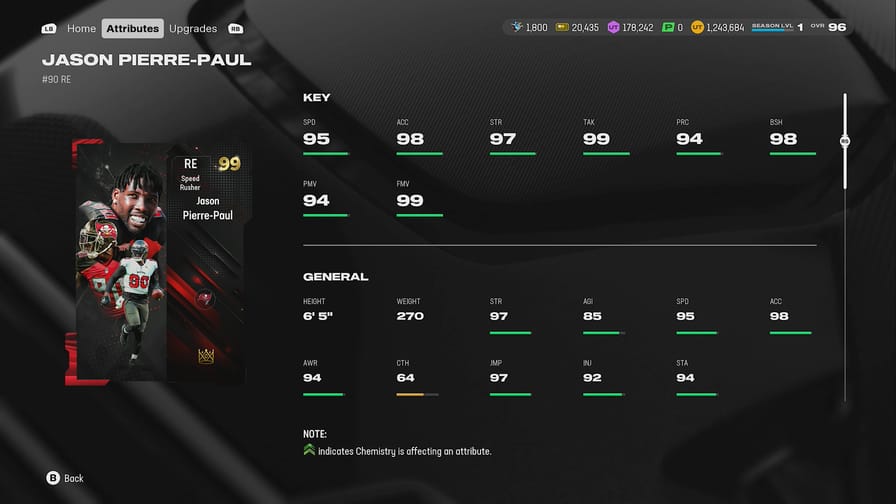The width and height of the screenshot is (896, 504).
Task: Click the attributes list scrollbar handle
Action: click(x=845, y=141)
